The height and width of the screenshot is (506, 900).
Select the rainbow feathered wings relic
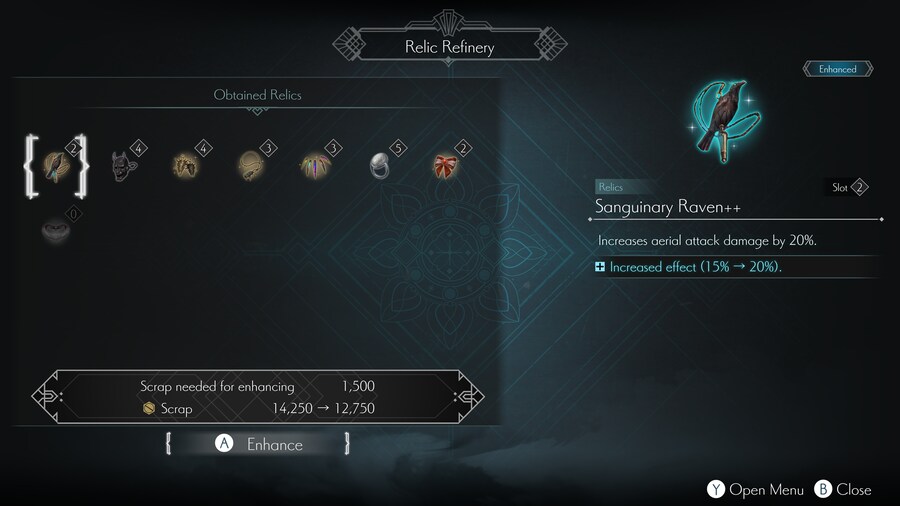click(x=315, y=165)
